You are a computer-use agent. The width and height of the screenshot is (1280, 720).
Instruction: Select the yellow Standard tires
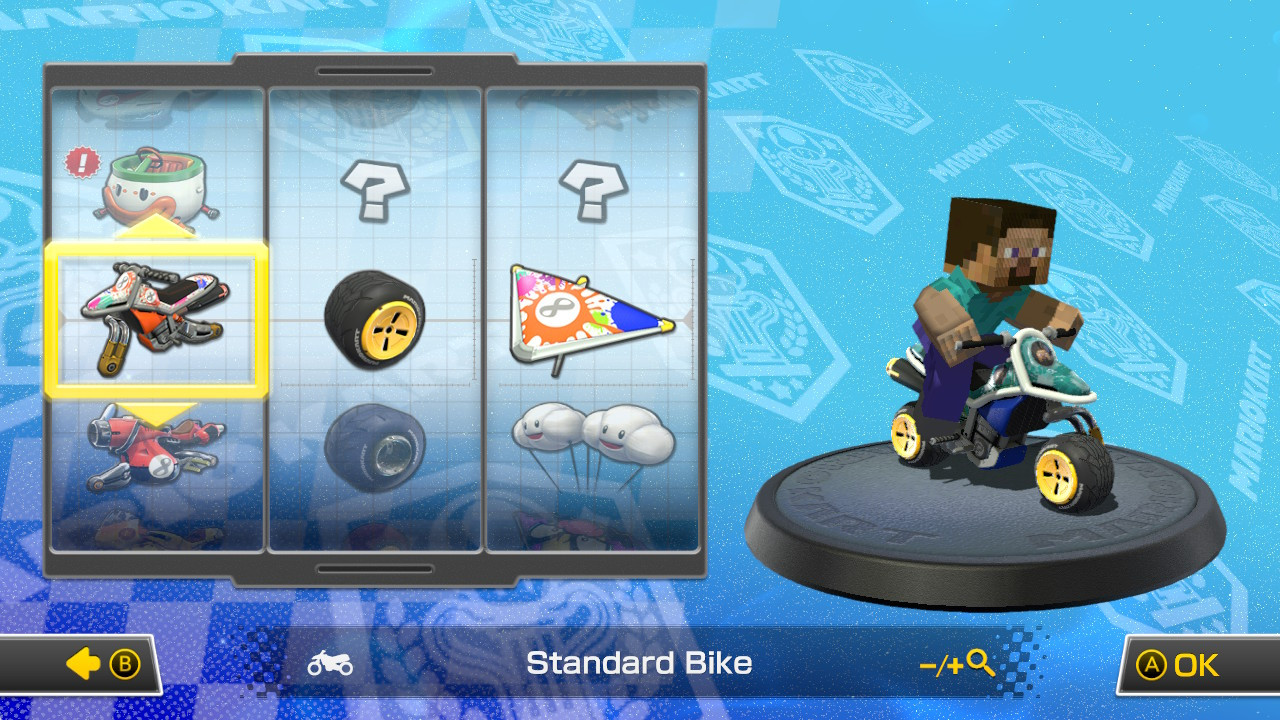[375, 320]
